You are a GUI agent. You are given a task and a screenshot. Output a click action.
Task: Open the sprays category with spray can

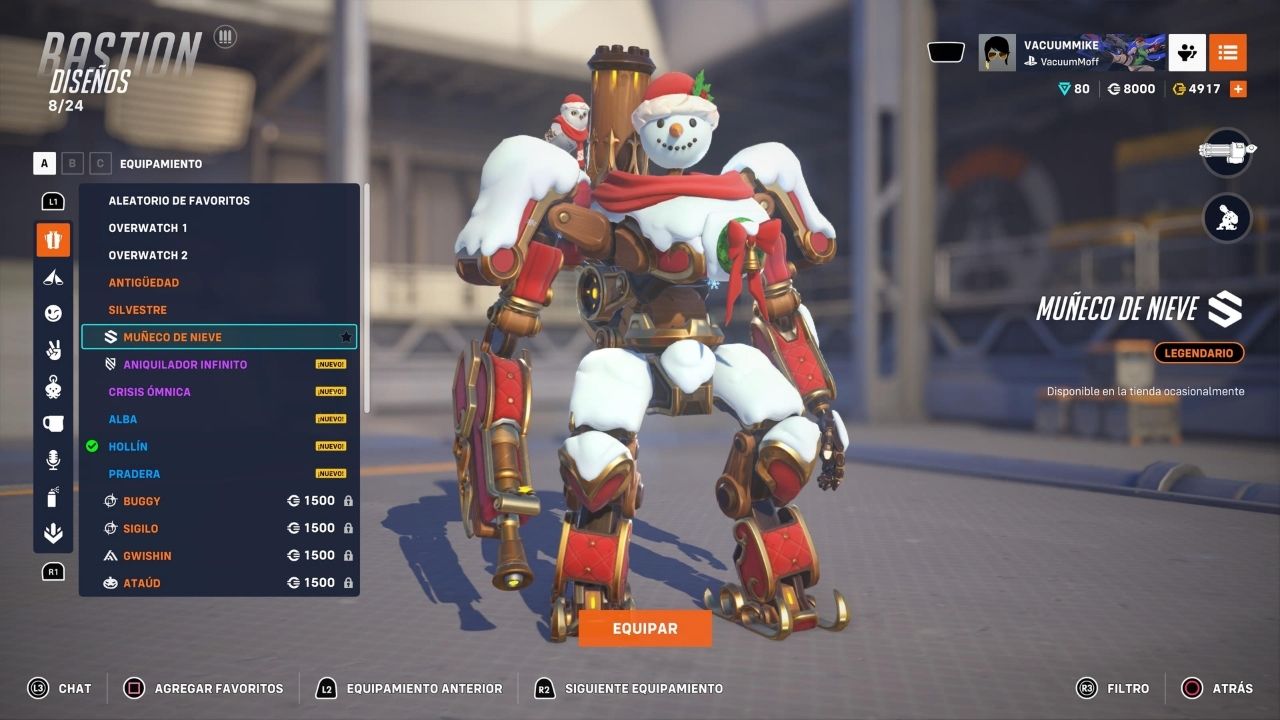[x=53, y=496]
